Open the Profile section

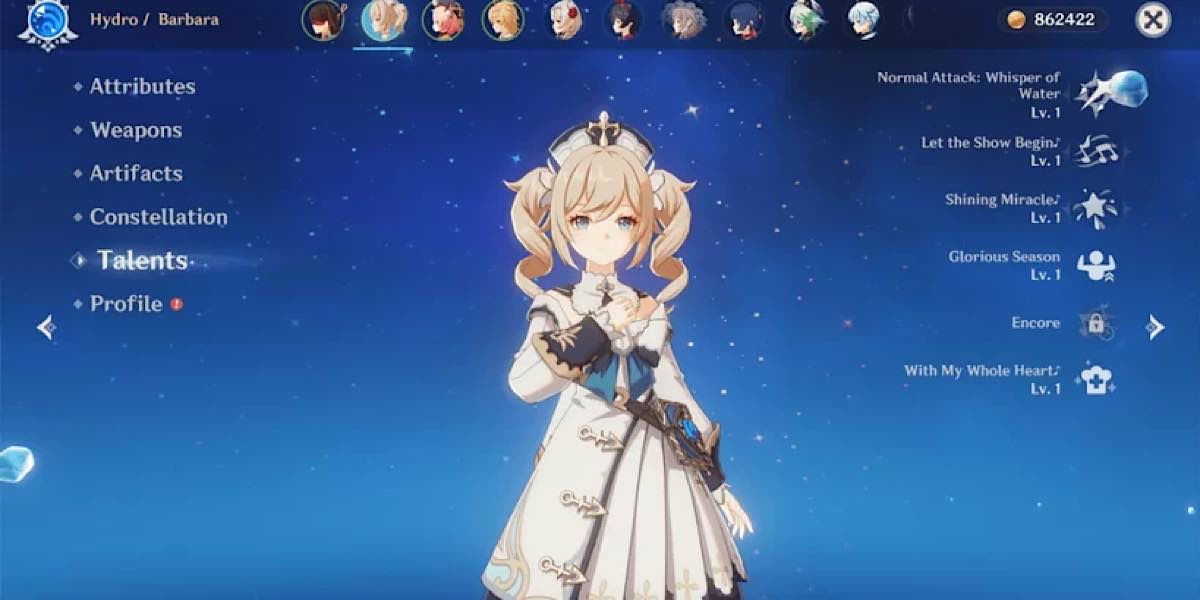126,304
